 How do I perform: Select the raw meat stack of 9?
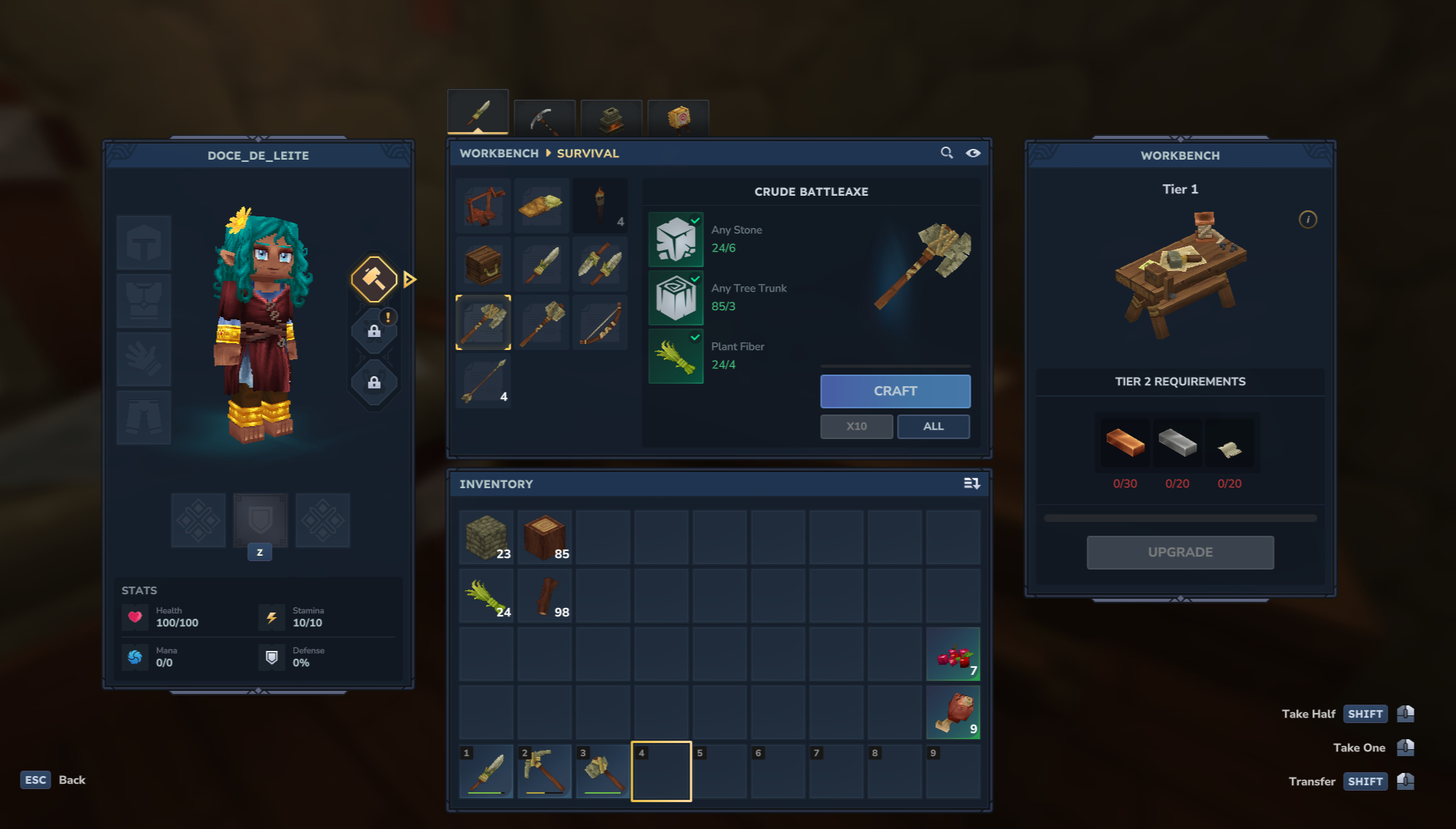(953, 712)
